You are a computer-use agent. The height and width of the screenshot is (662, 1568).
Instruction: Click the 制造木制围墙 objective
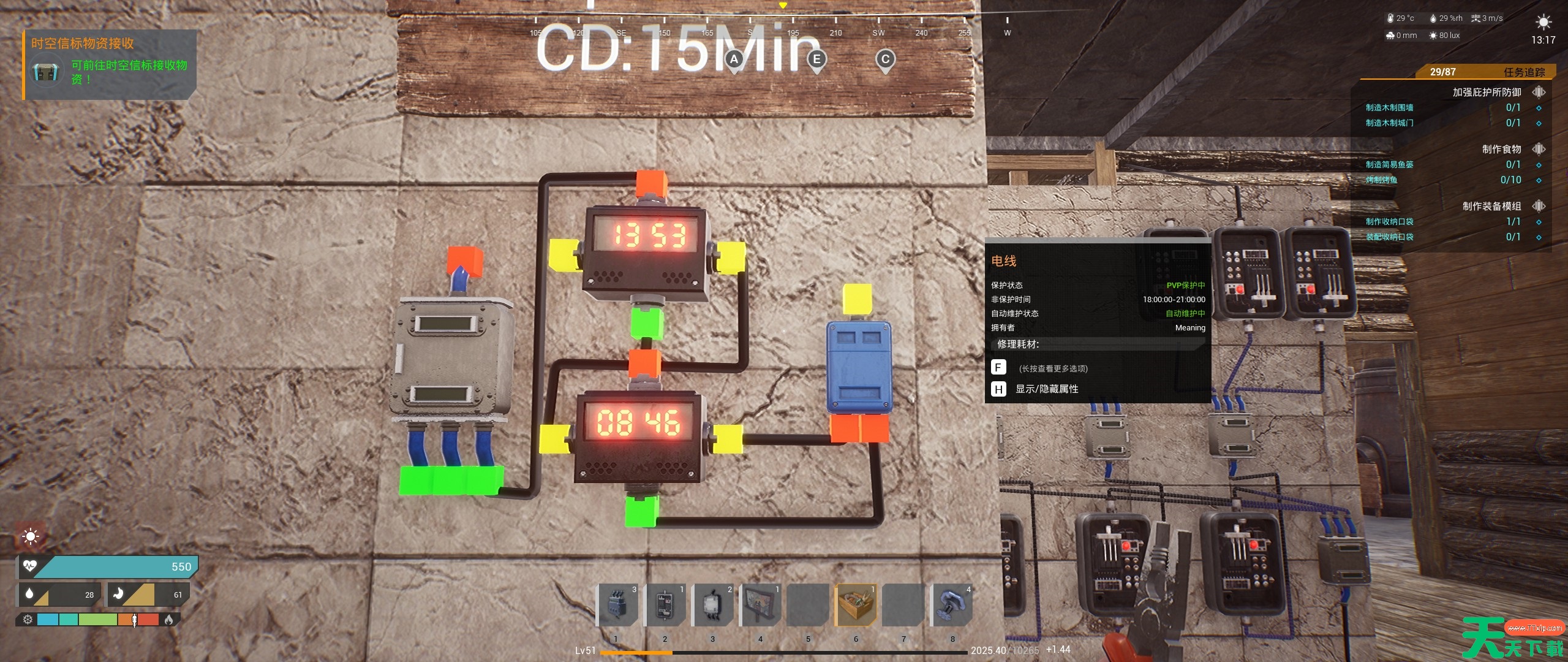pos(1389,108)
